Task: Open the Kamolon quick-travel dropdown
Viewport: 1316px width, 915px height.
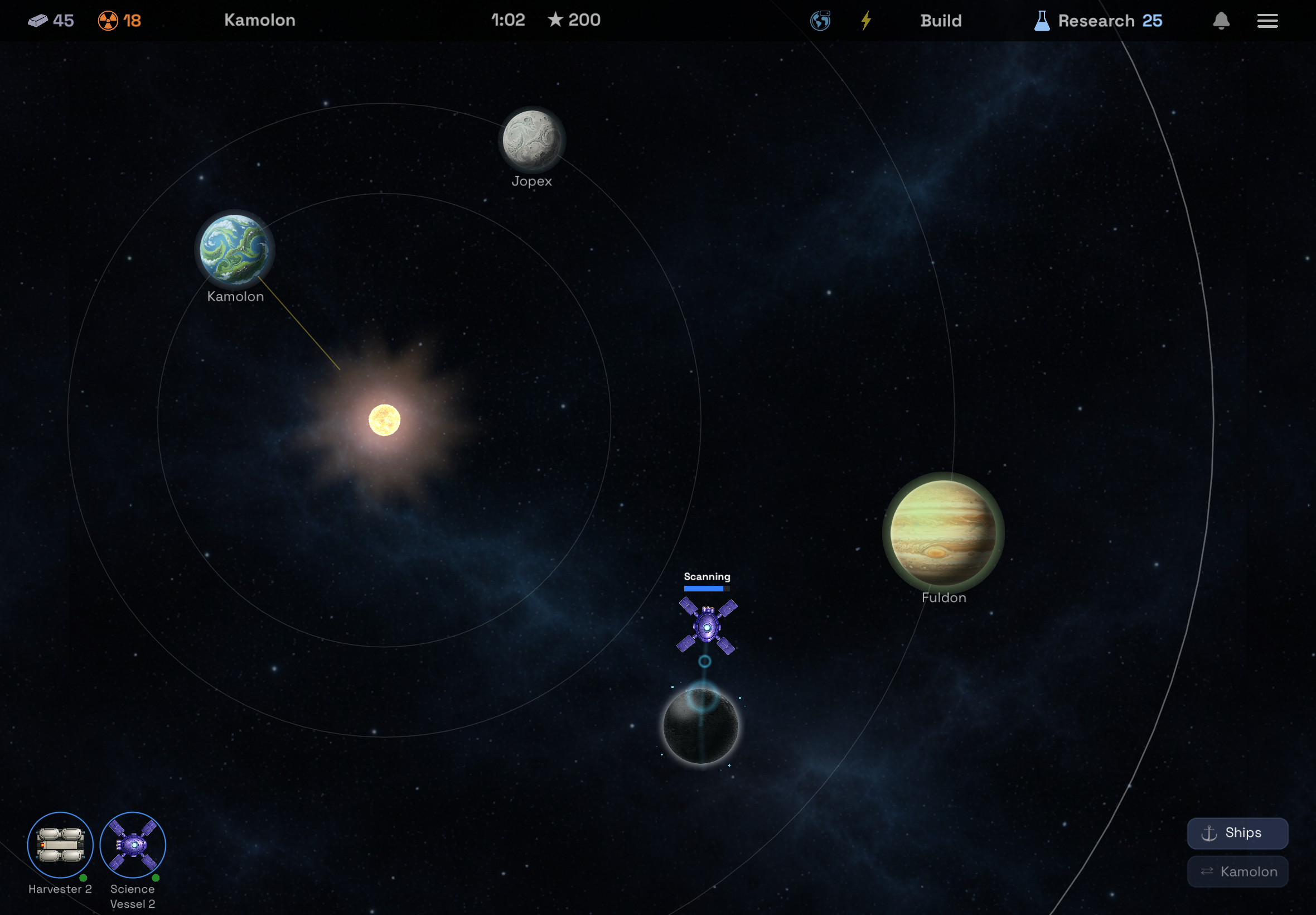Action: (x=1238, y=871)
